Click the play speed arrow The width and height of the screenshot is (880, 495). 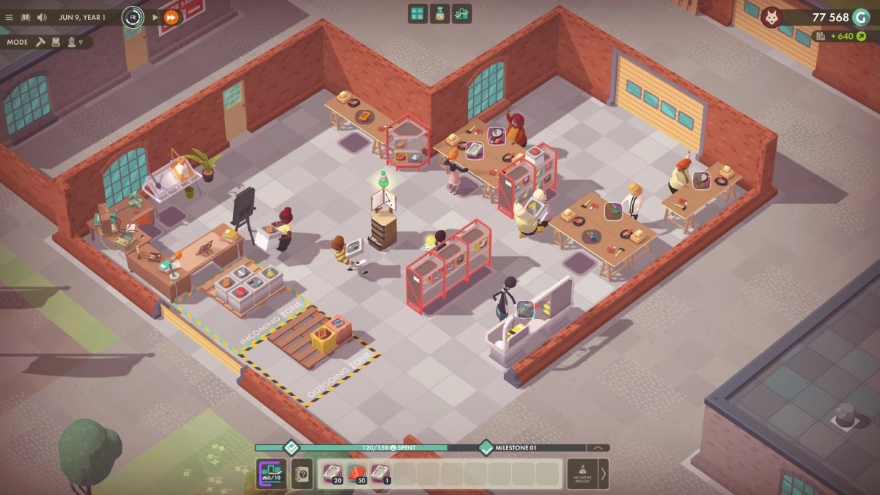pyautogui.click(x=155, y=17)
